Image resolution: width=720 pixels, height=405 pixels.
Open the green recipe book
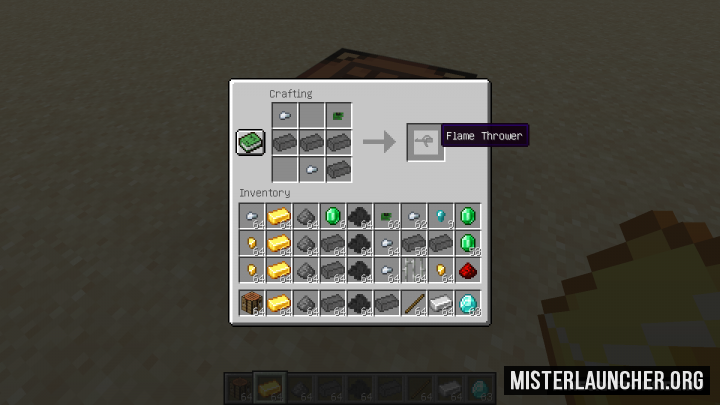pos(250,143)
